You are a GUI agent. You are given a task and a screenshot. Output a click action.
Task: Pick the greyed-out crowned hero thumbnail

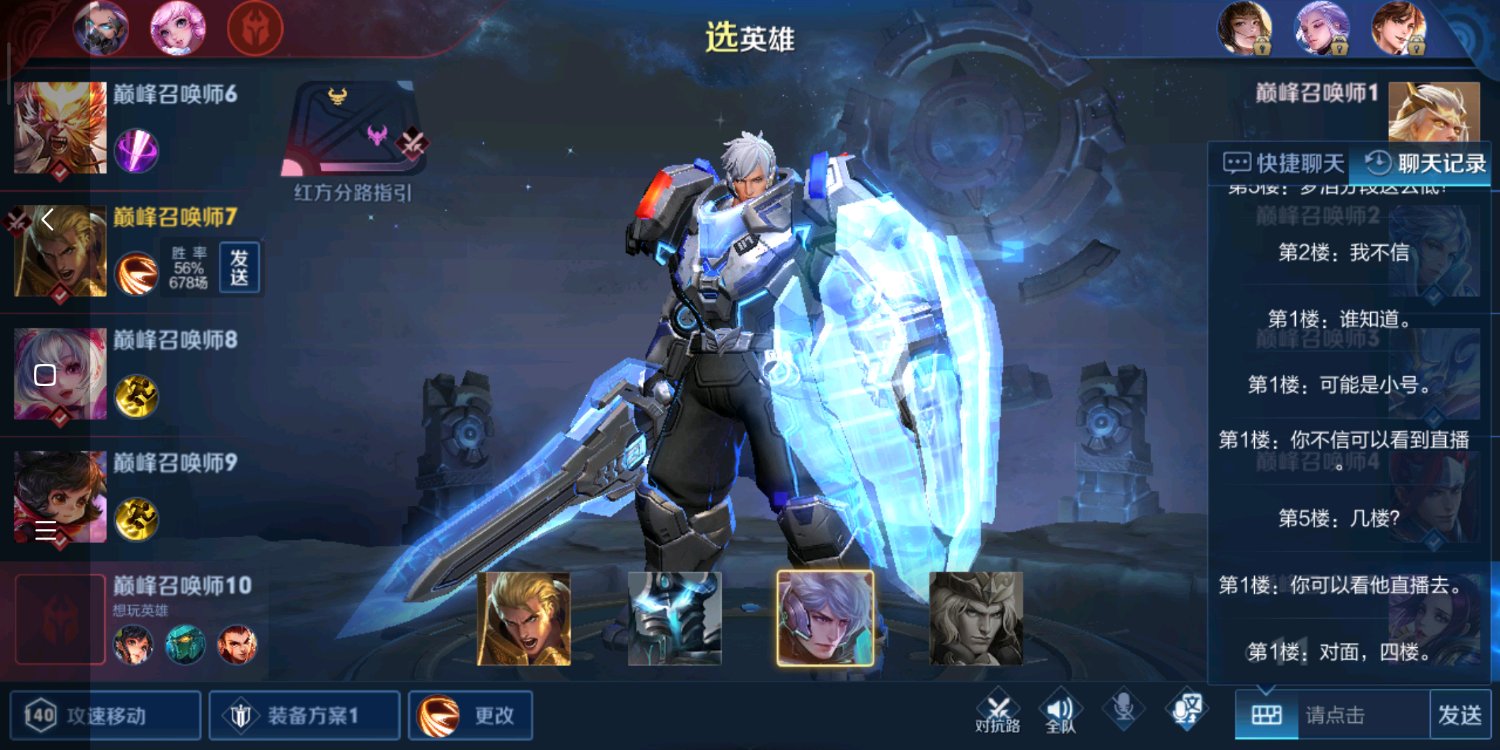pos(976,619)
